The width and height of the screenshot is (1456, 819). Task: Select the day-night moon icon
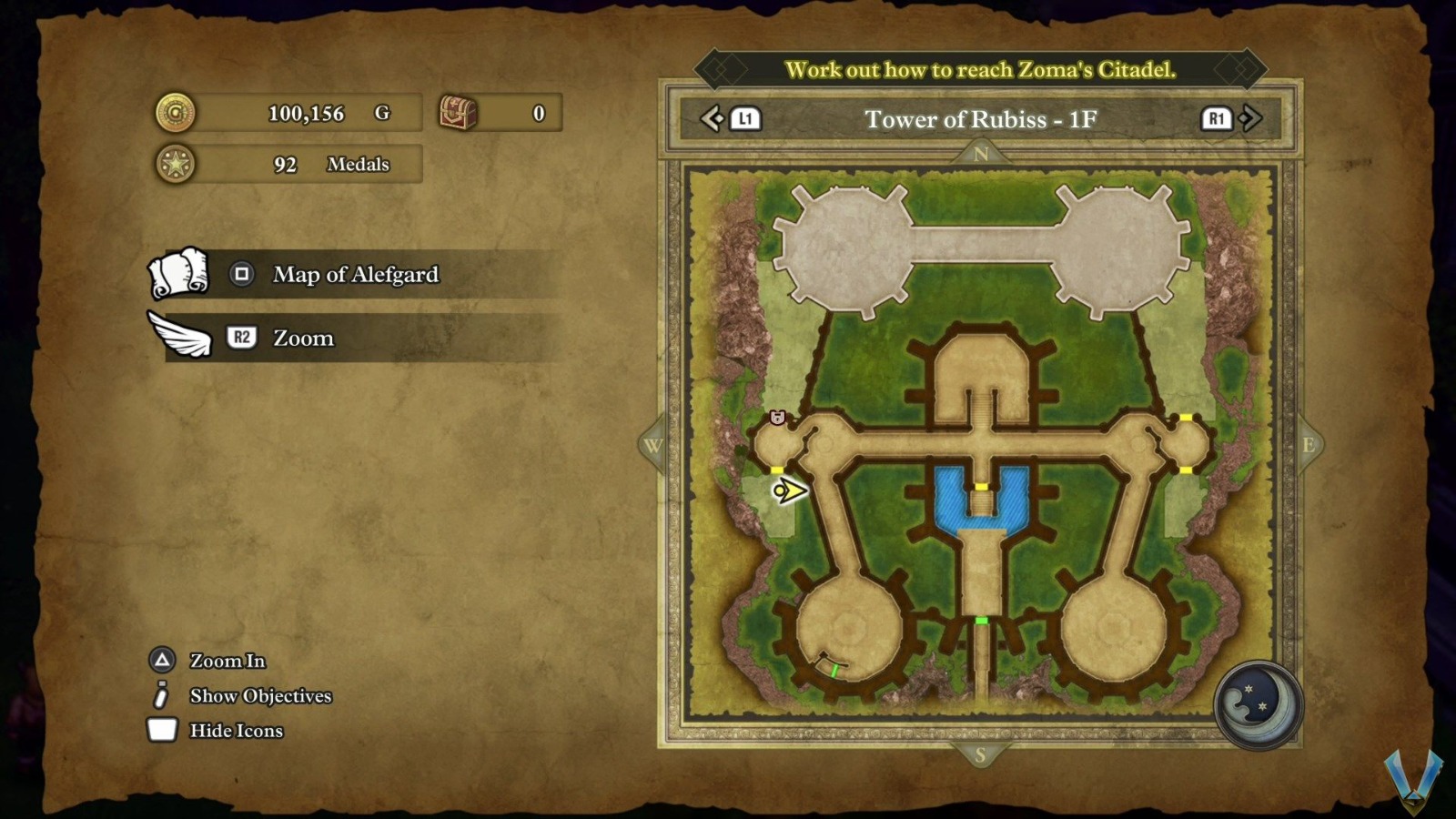(x=1258, y=704)
